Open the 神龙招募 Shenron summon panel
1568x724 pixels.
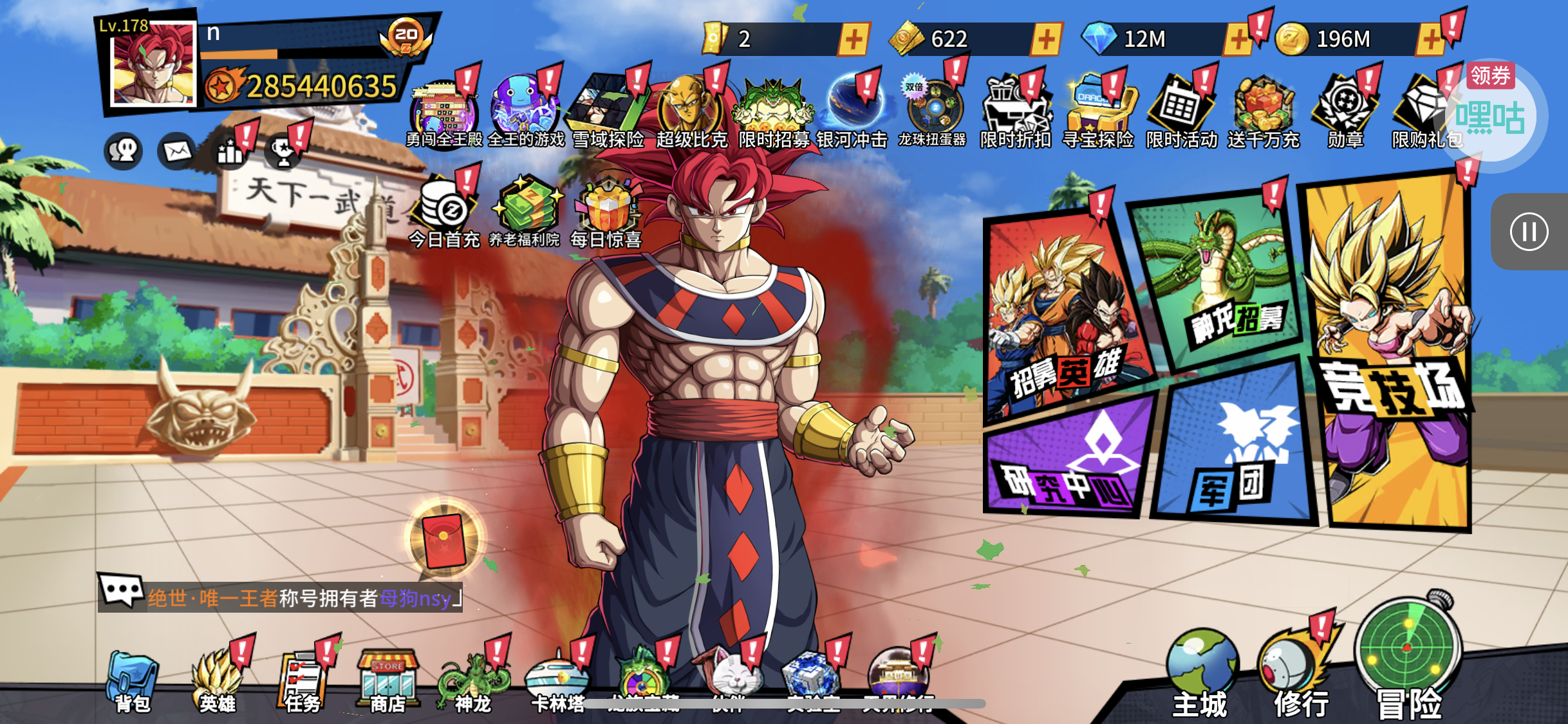[x=1217, y=277]
